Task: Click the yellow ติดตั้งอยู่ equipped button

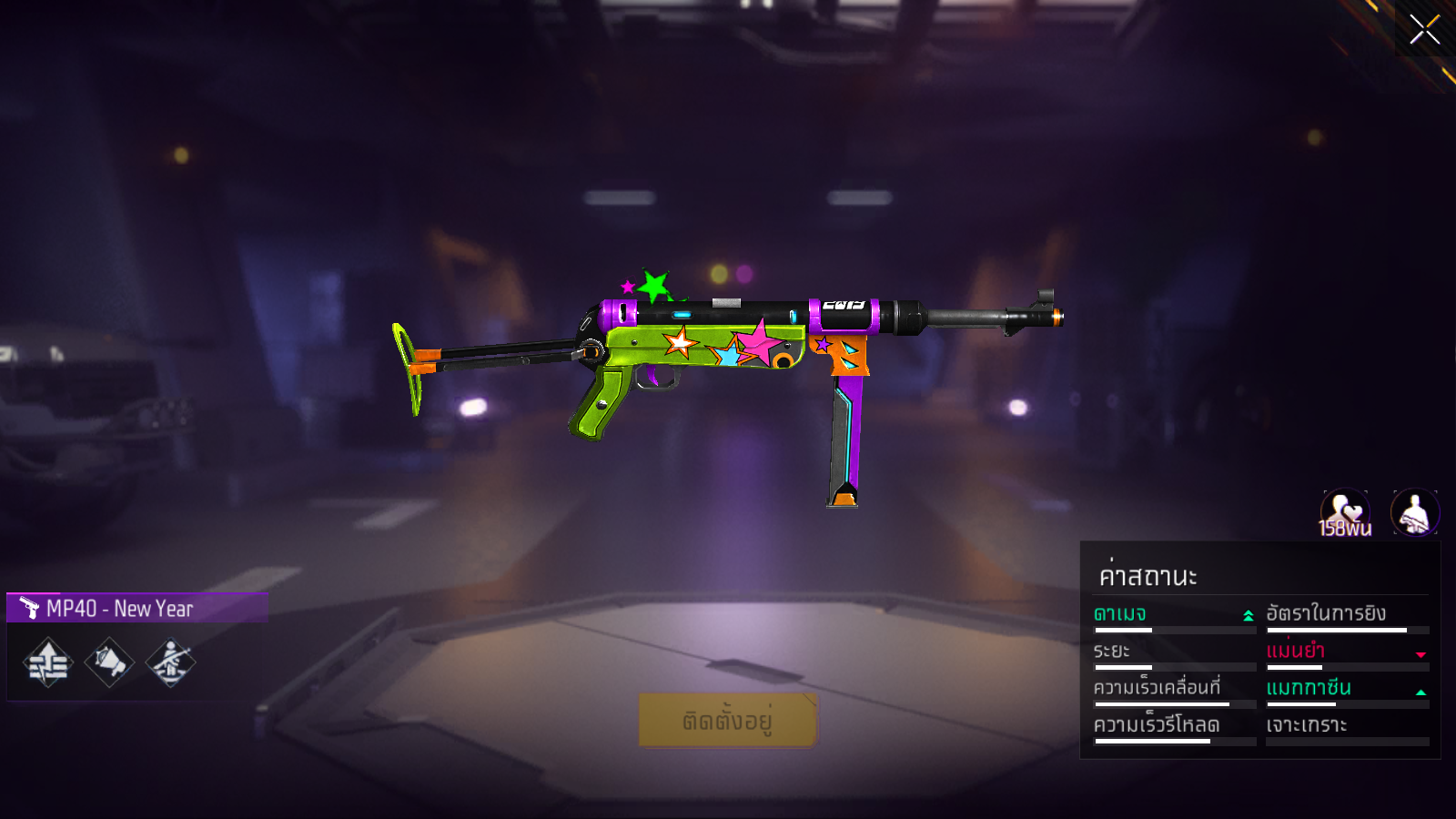Action: pos(727,721)
